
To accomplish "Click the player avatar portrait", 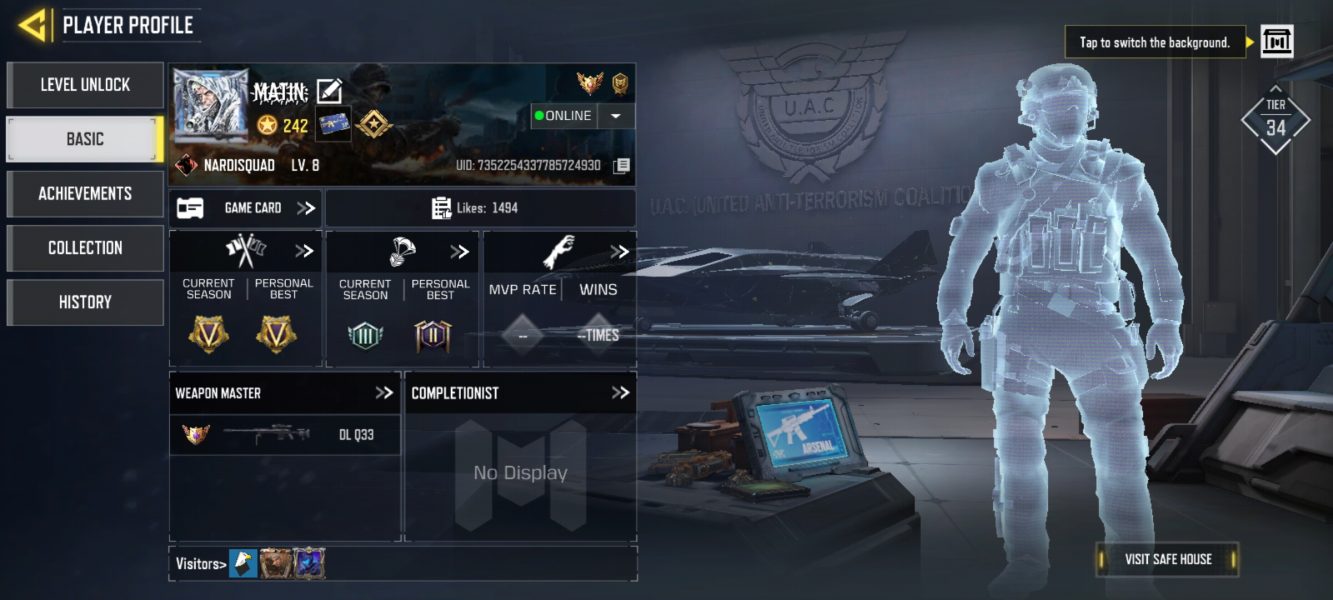I will (211, 105).
